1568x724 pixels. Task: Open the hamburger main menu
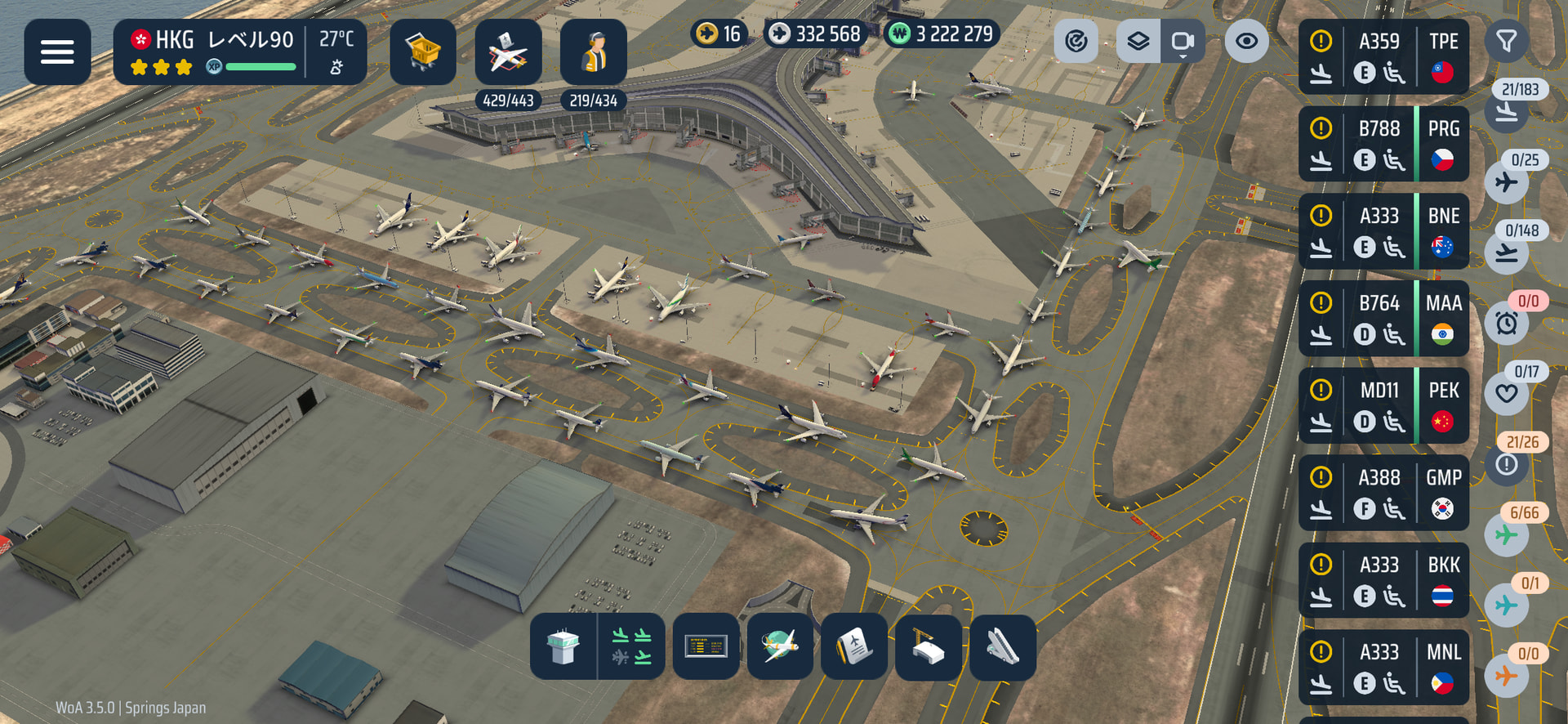[x=57, y=52]
